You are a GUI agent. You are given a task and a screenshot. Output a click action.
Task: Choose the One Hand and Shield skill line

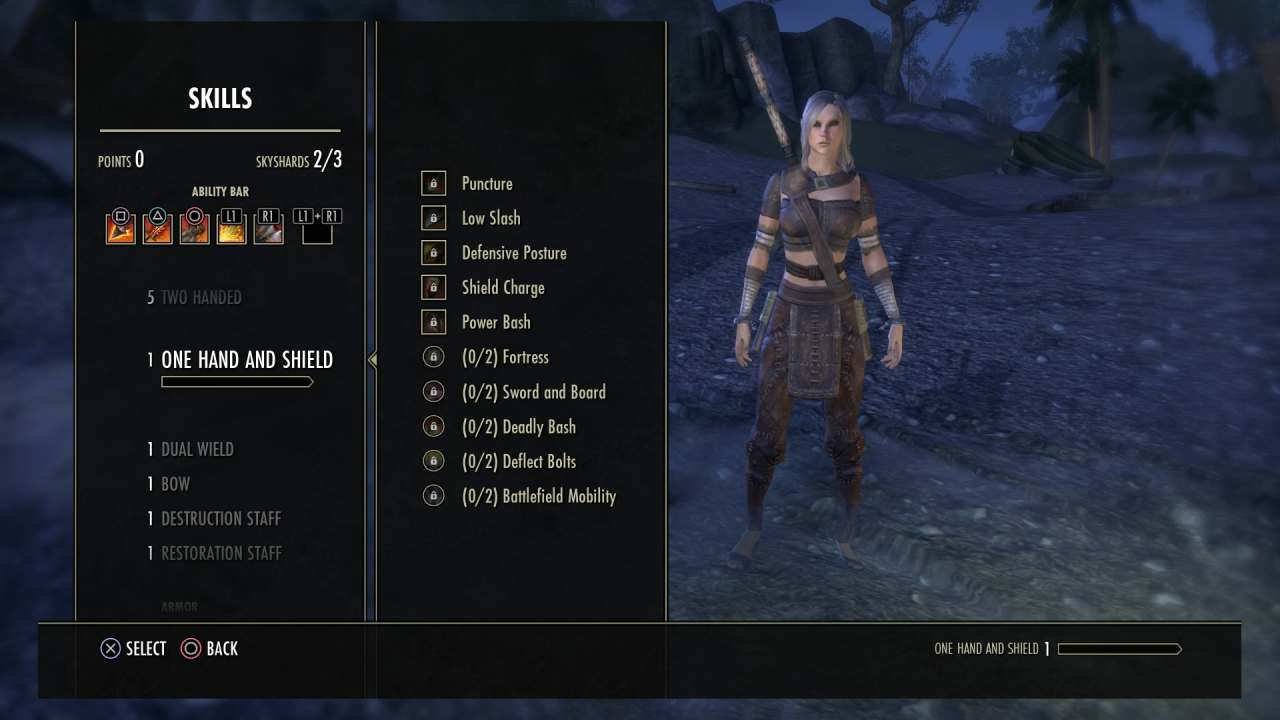(x=246, y=360)
